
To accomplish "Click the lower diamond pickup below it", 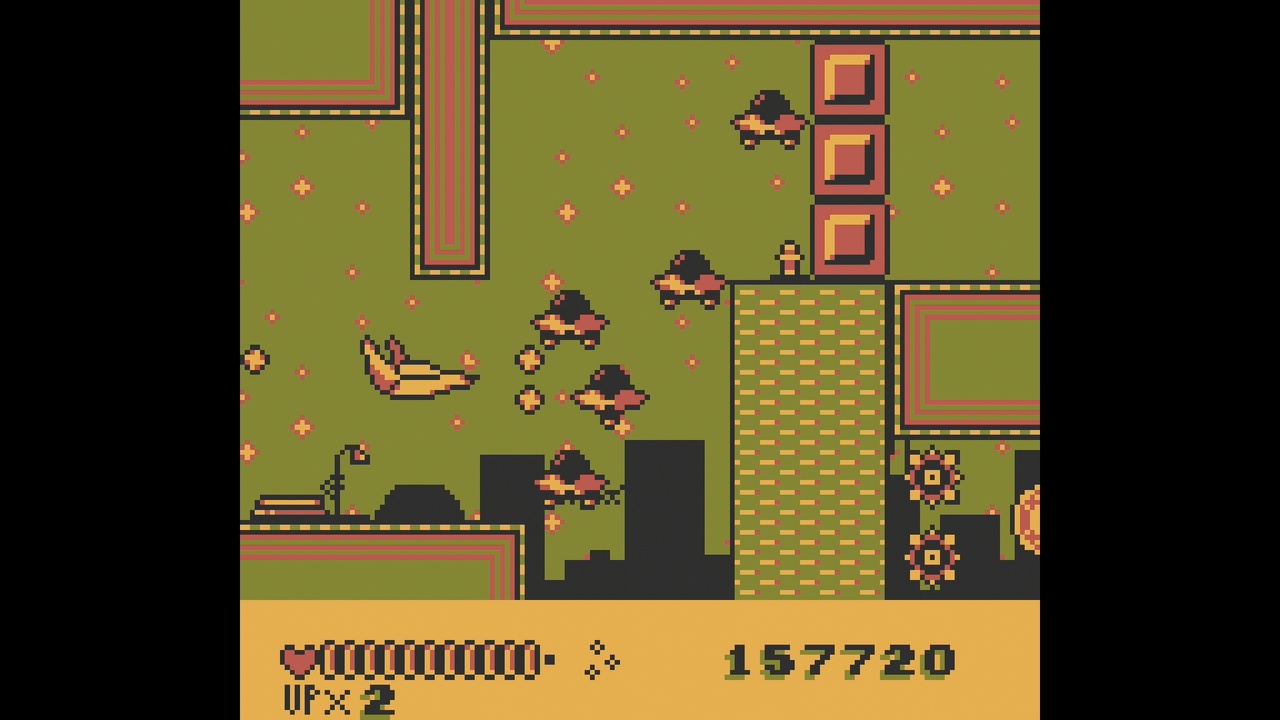I will point(527,400).
